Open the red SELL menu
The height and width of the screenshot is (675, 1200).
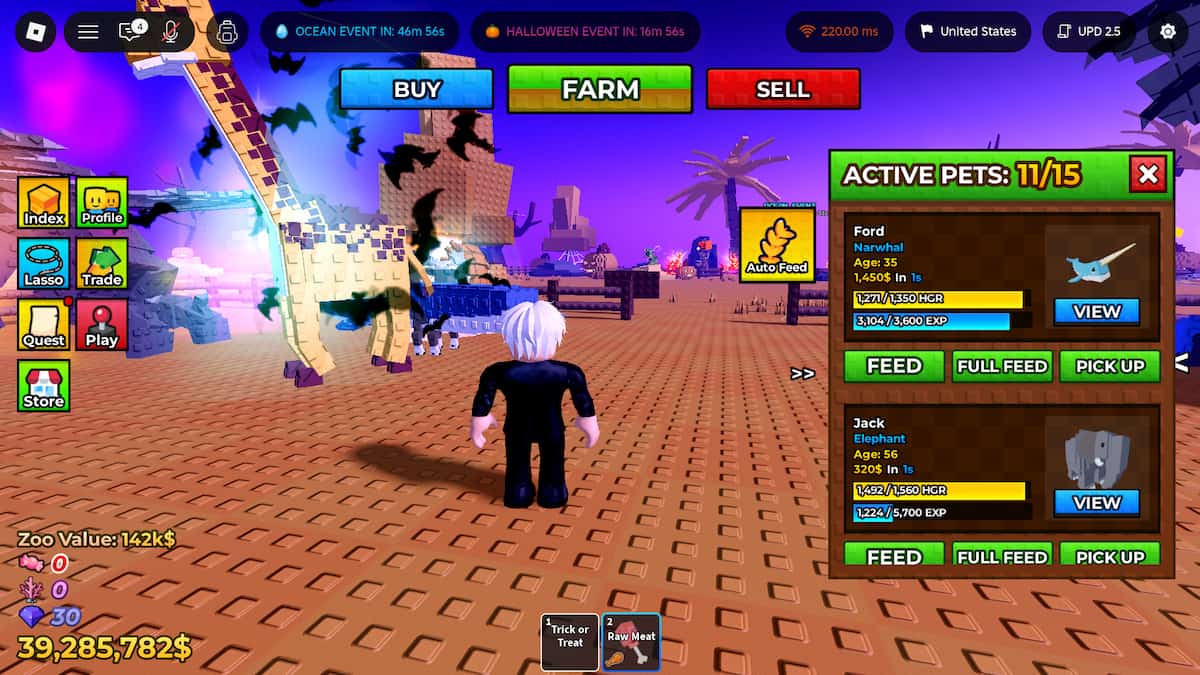point(783,89)
